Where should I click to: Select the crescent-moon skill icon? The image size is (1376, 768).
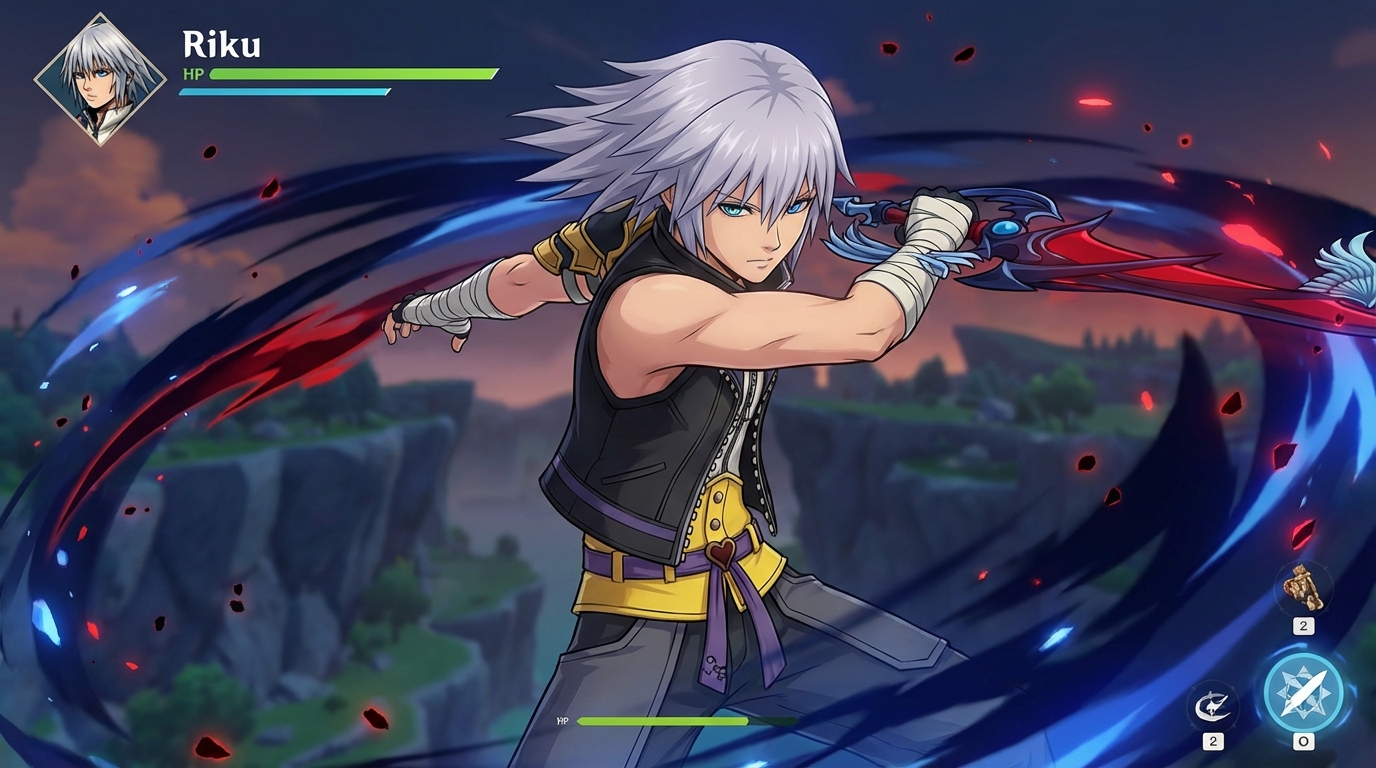tap(1213, 706)
